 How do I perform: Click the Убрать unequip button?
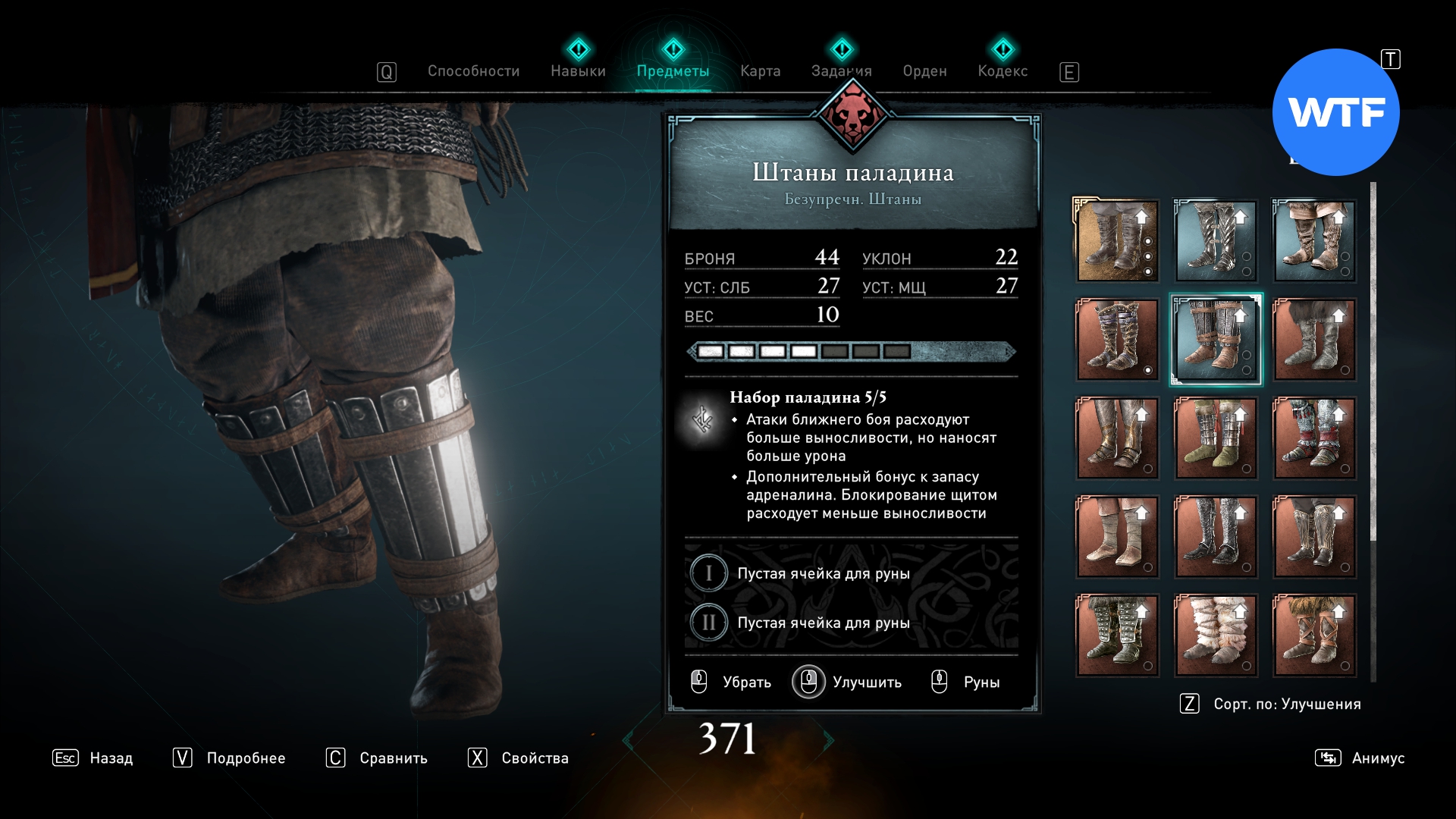pyautogui.click(x=732, y=682)
